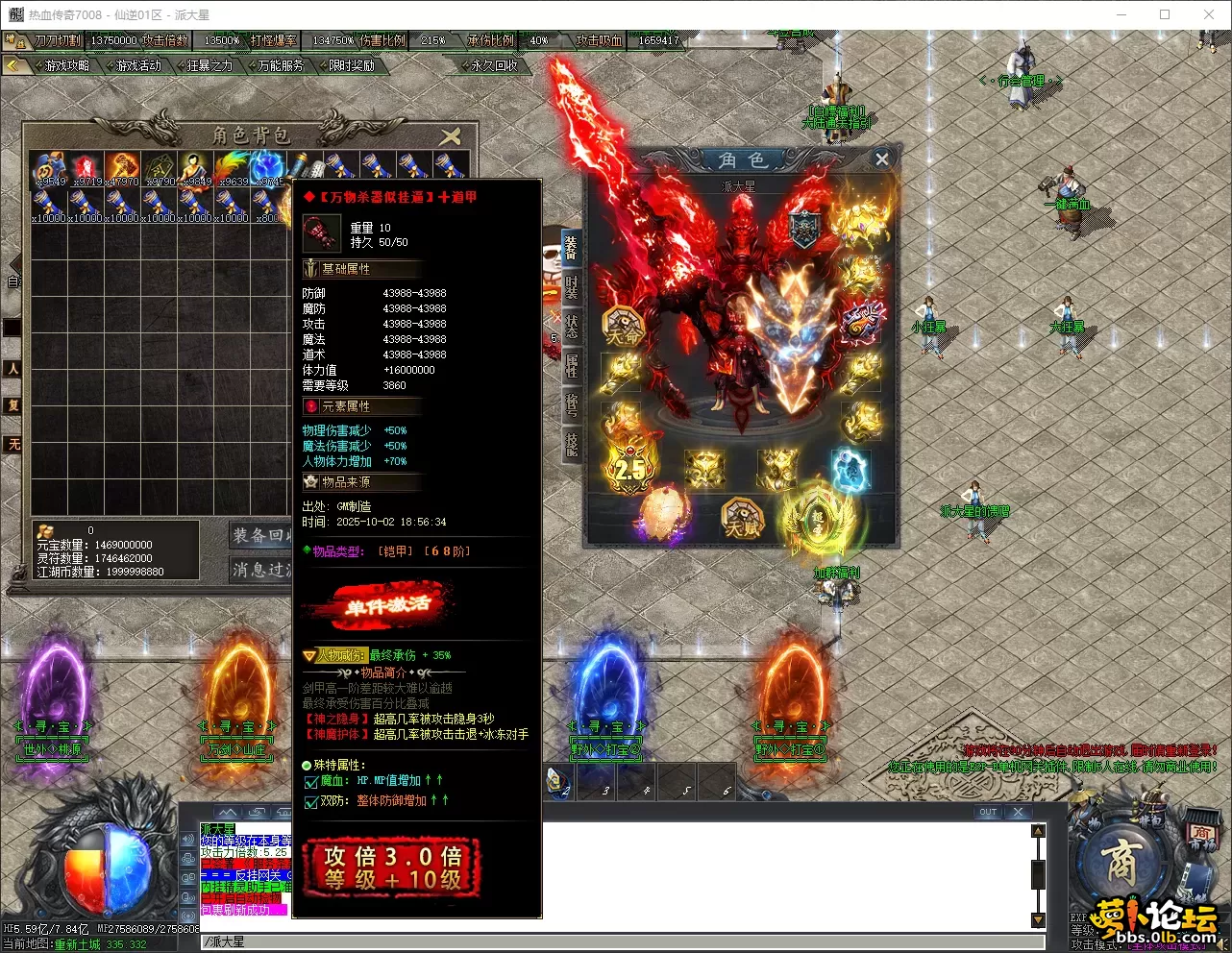Open the 商 shop round button
1232x953 pixels.
1121,862
